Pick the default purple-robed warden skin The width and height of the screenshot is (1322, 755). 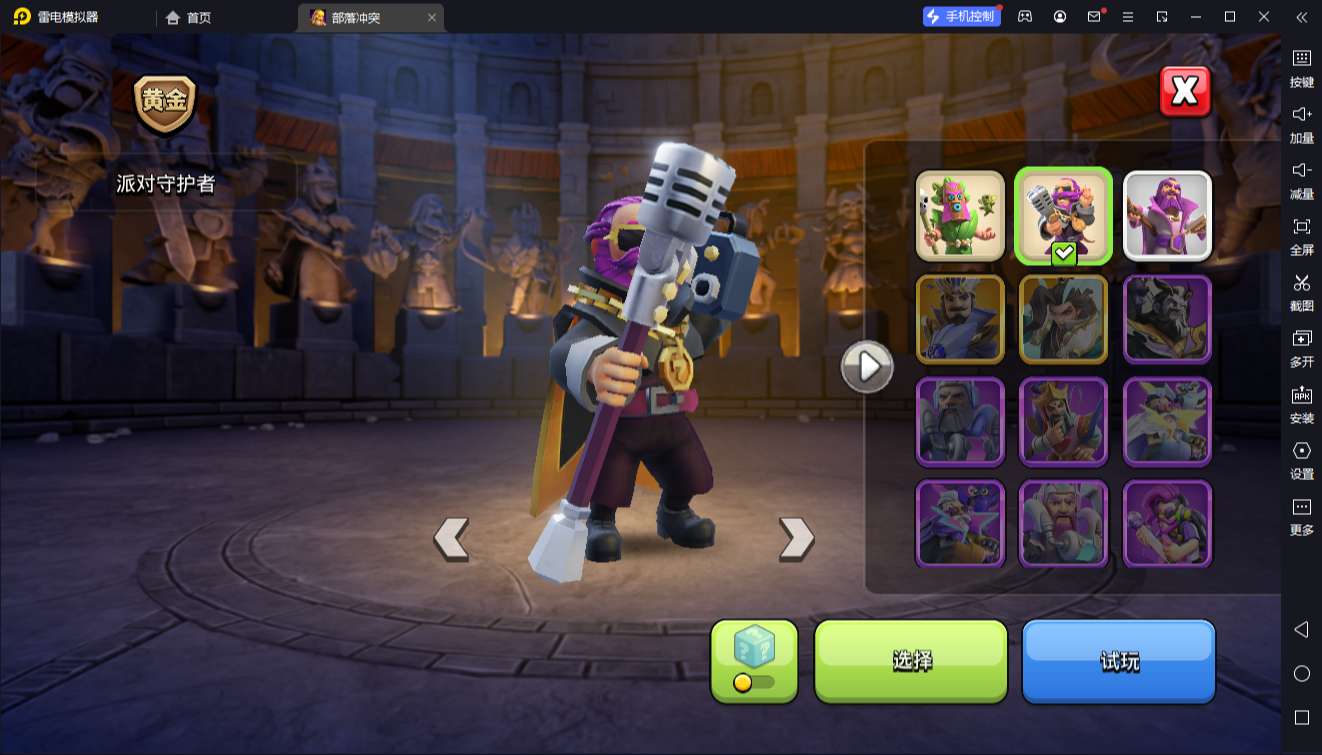tap(1167, 216)
